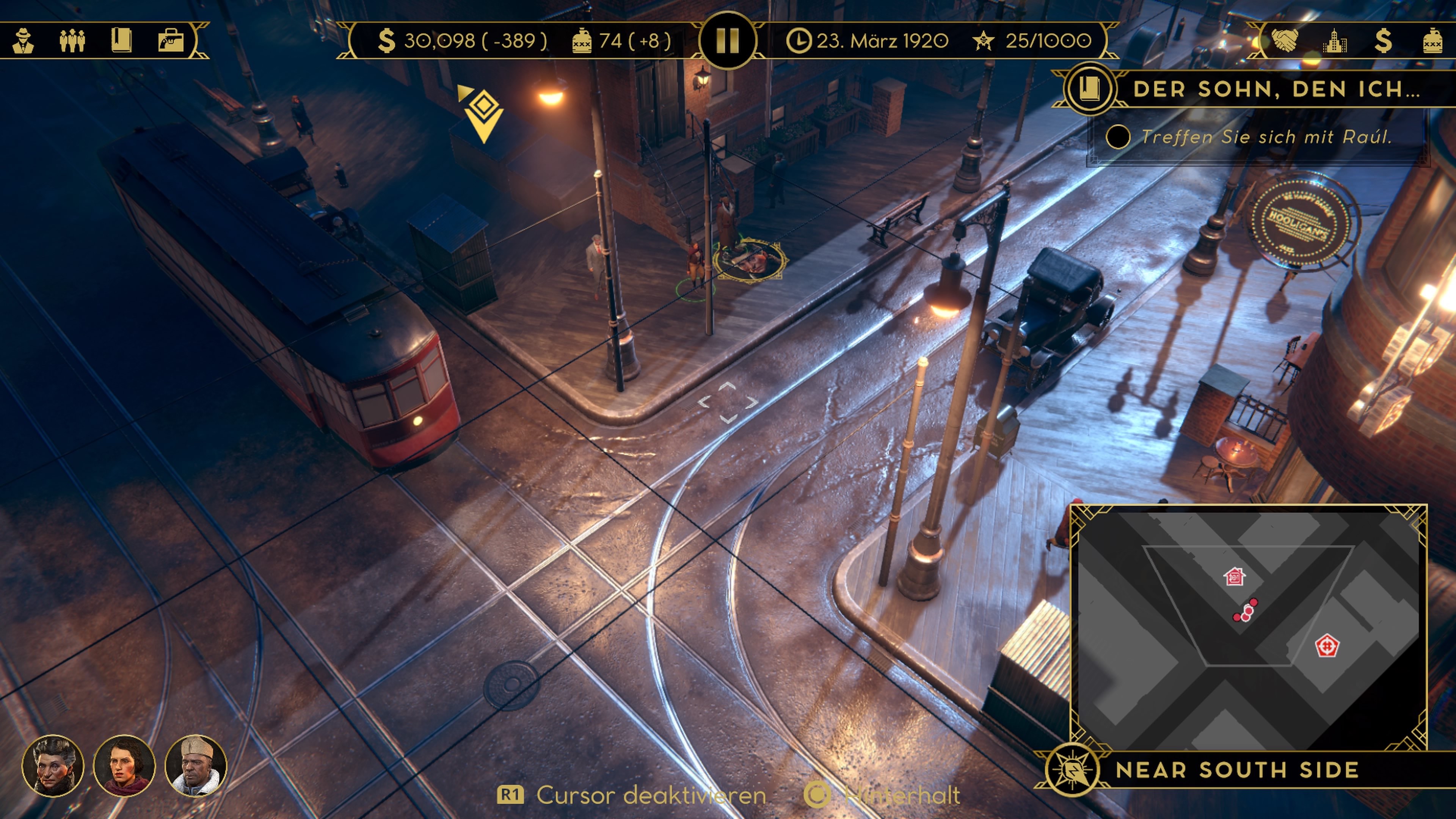The width and height of the screenshot is (1456, 819).
Task: Open the journal book icon in the top bar
Action: point(121,41)
